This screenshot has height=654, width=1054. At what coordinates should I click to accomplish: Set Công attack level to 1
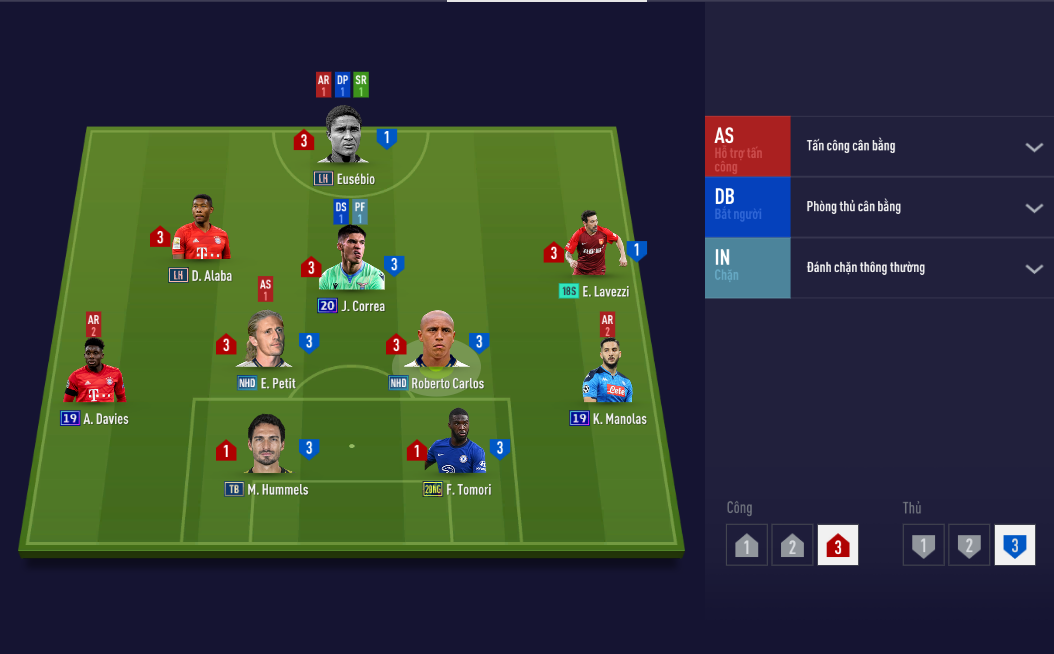(747, 545)
